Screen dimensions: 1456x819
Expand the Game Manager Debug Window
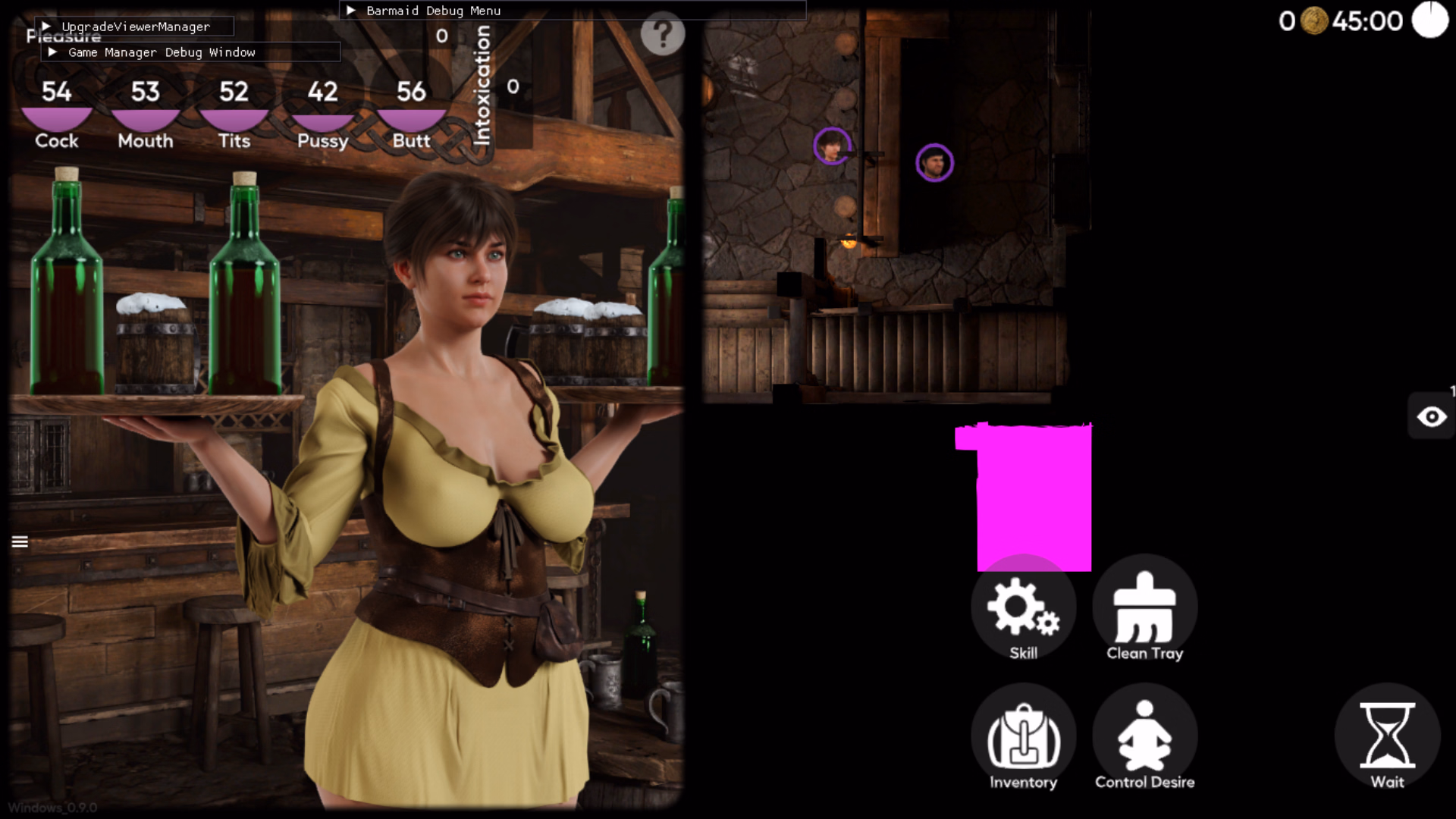click(53, 52)
